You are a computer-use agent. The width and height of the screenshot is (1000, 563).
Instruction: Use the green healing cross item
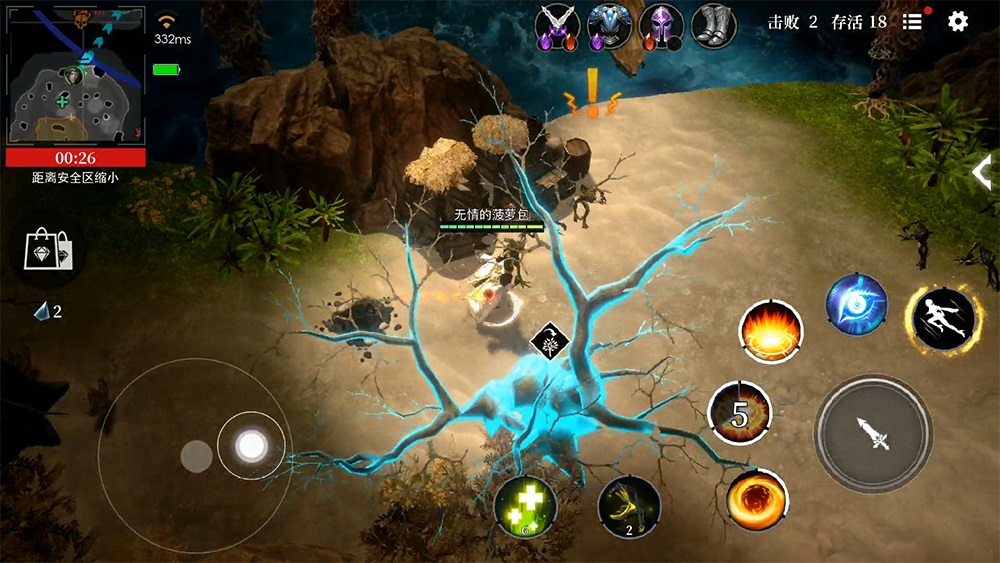click(x=525, y=507)
